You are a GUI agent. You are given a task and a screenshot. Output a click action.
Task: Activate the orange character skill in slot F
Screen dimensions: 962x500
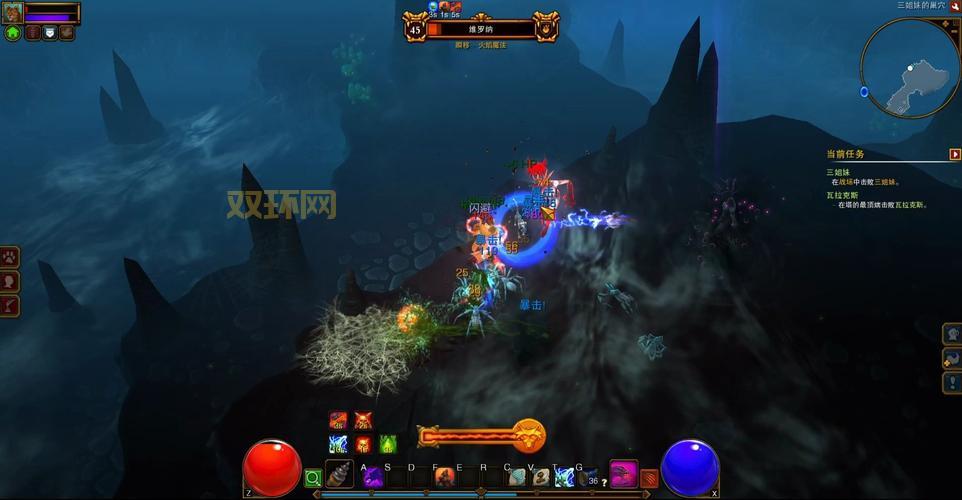pyautogui.click(x=444, y=477)
